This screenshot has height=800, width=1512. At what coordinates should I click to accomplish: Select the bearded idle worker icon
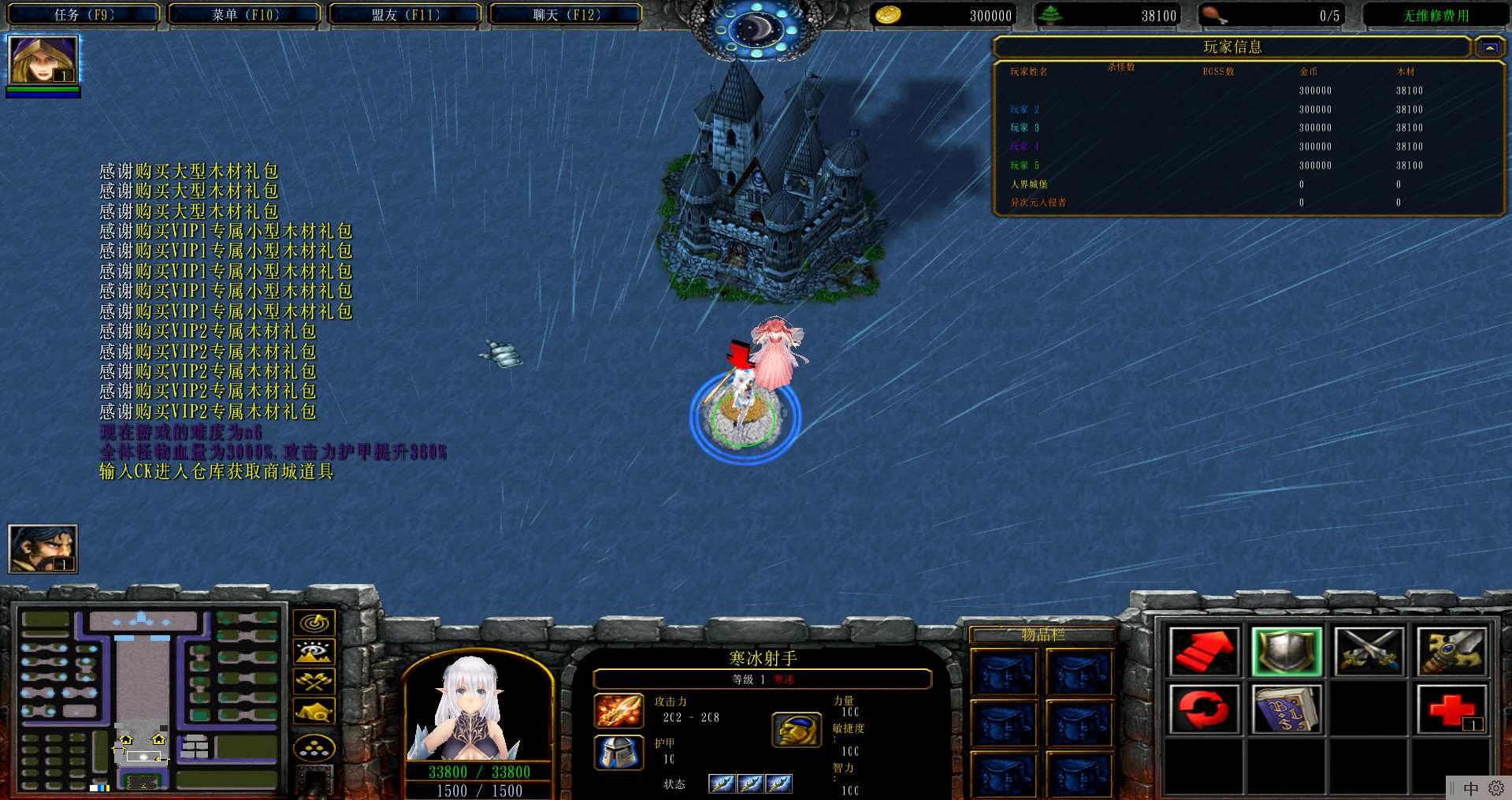[43, 549]
